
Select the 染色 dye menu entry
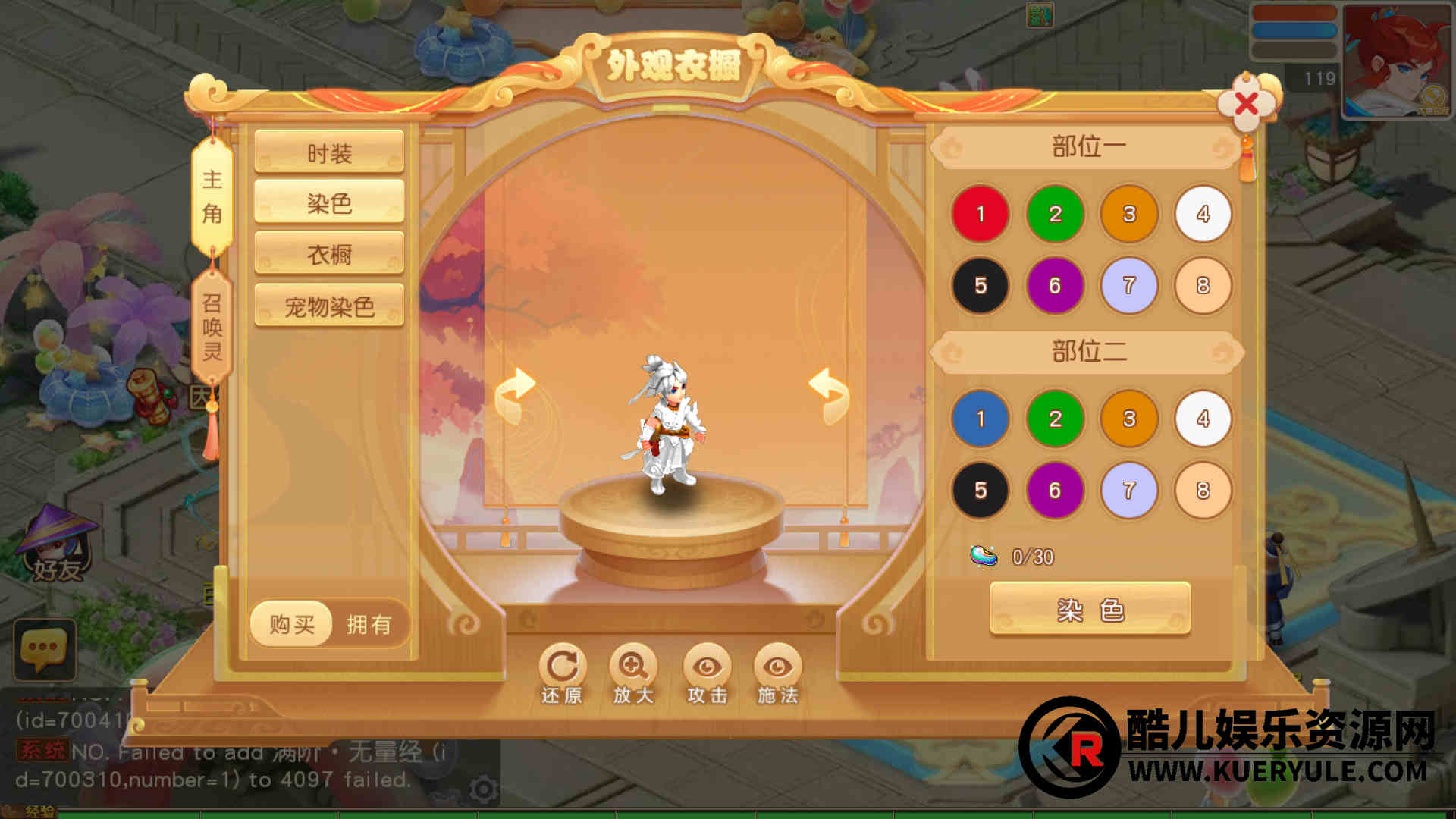[x=329, y=203]
